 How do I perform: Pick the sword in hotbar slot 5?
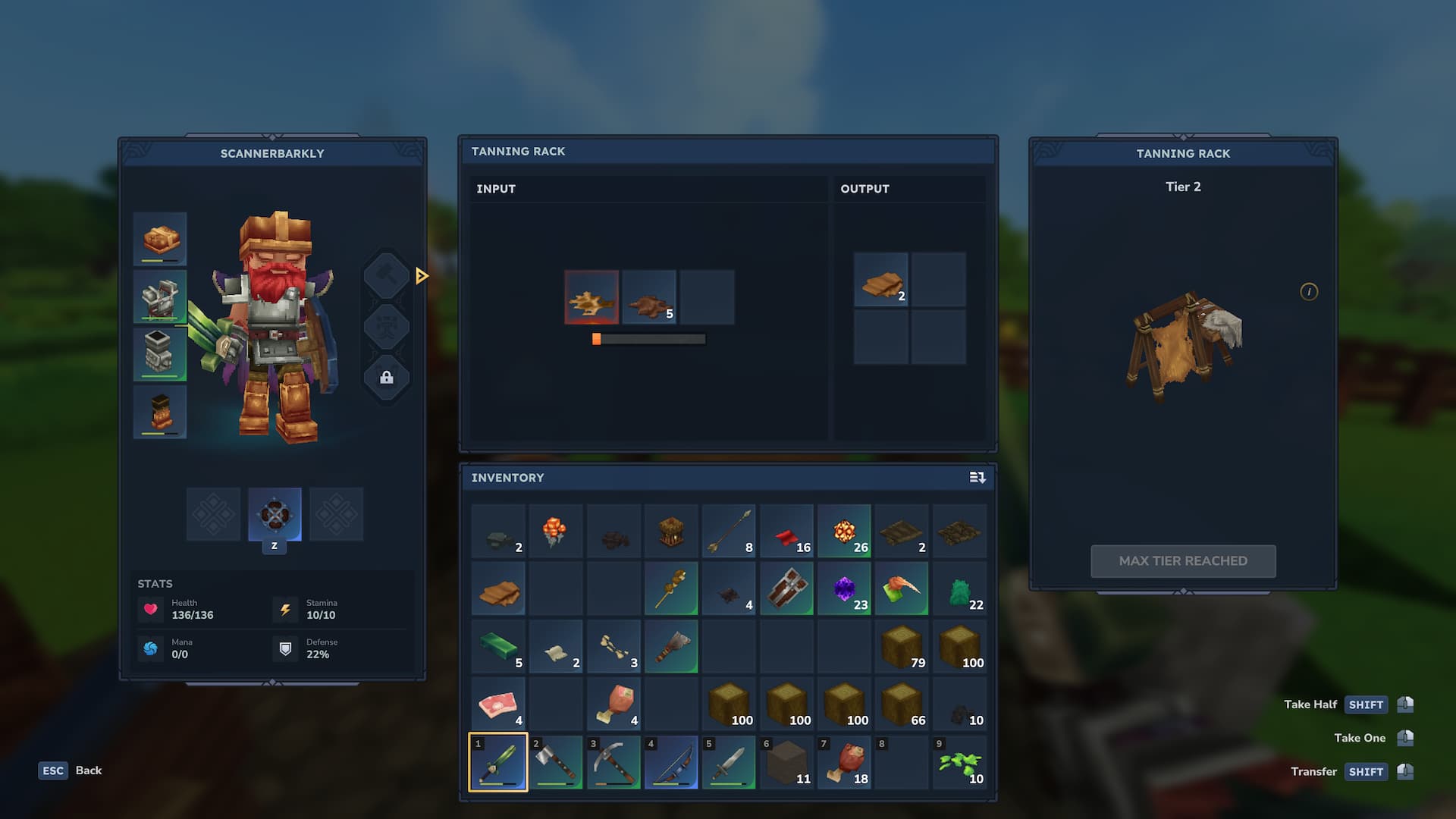pos(729,763)
